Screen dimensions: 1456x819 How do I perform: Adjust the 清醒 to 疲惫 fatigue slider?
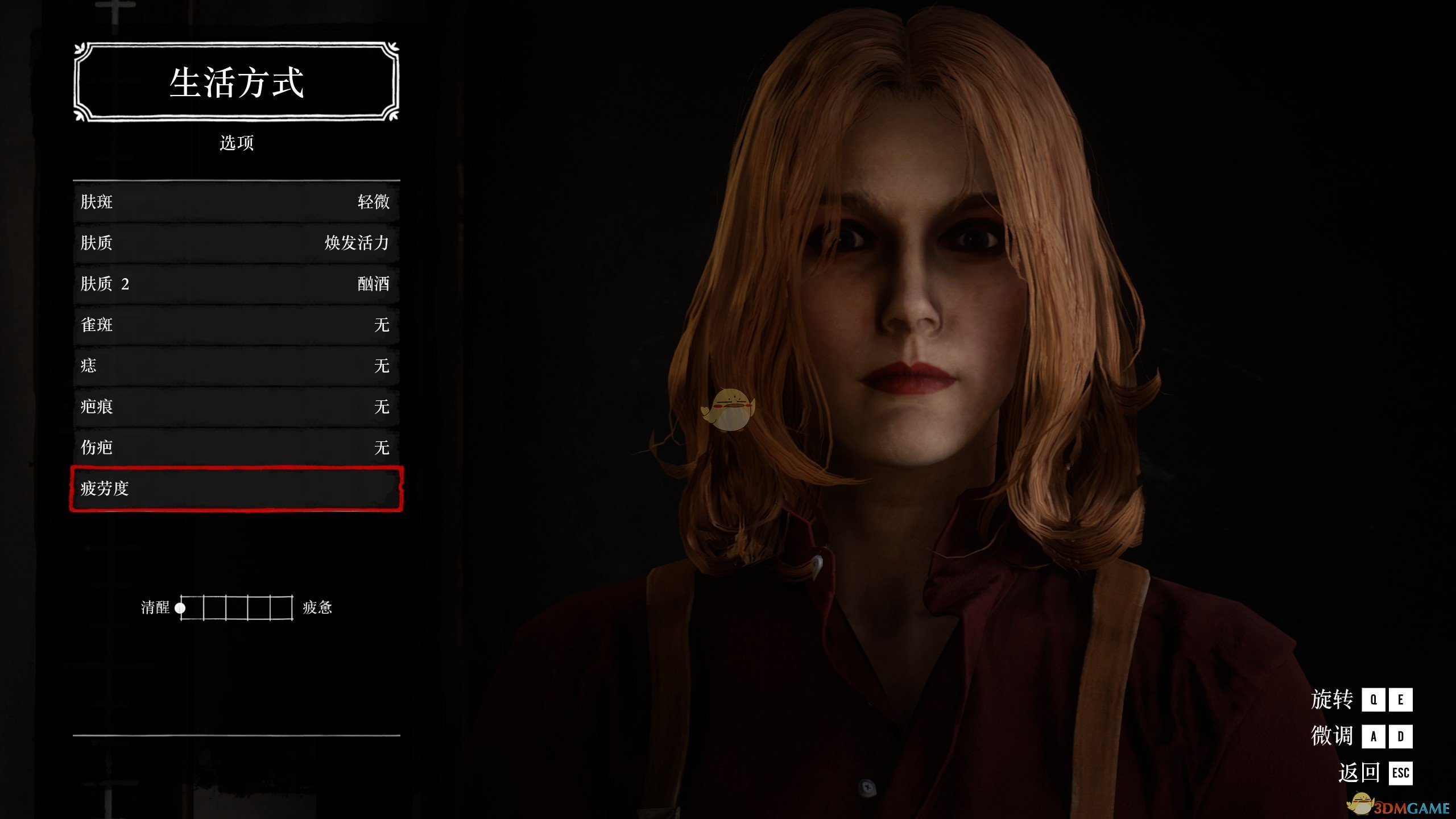tap(236, 607)
